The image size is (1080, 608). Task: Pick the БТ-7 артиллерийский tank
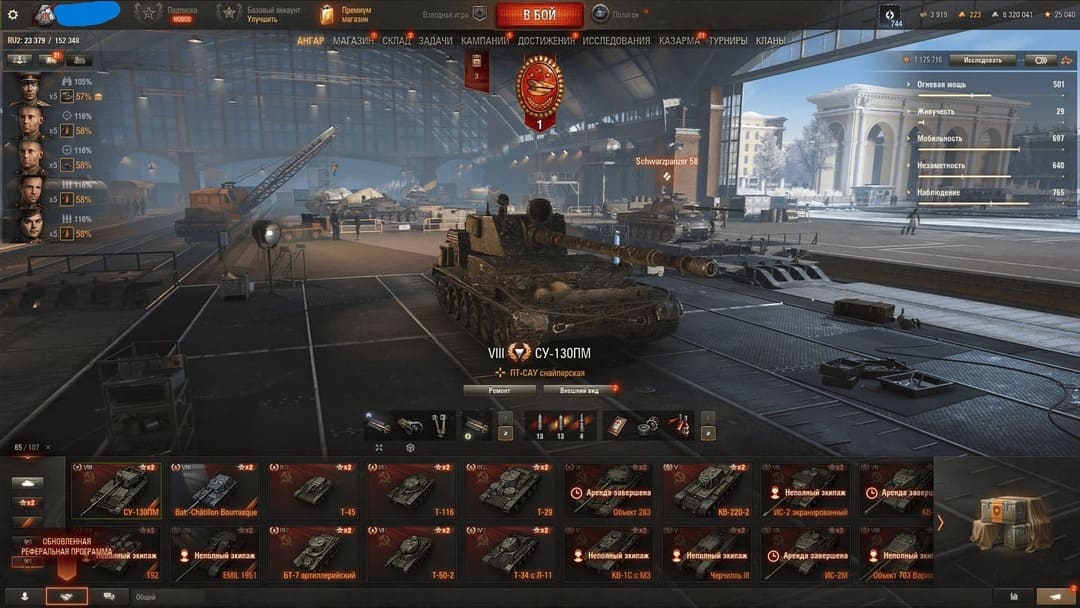tap(313, 553)
